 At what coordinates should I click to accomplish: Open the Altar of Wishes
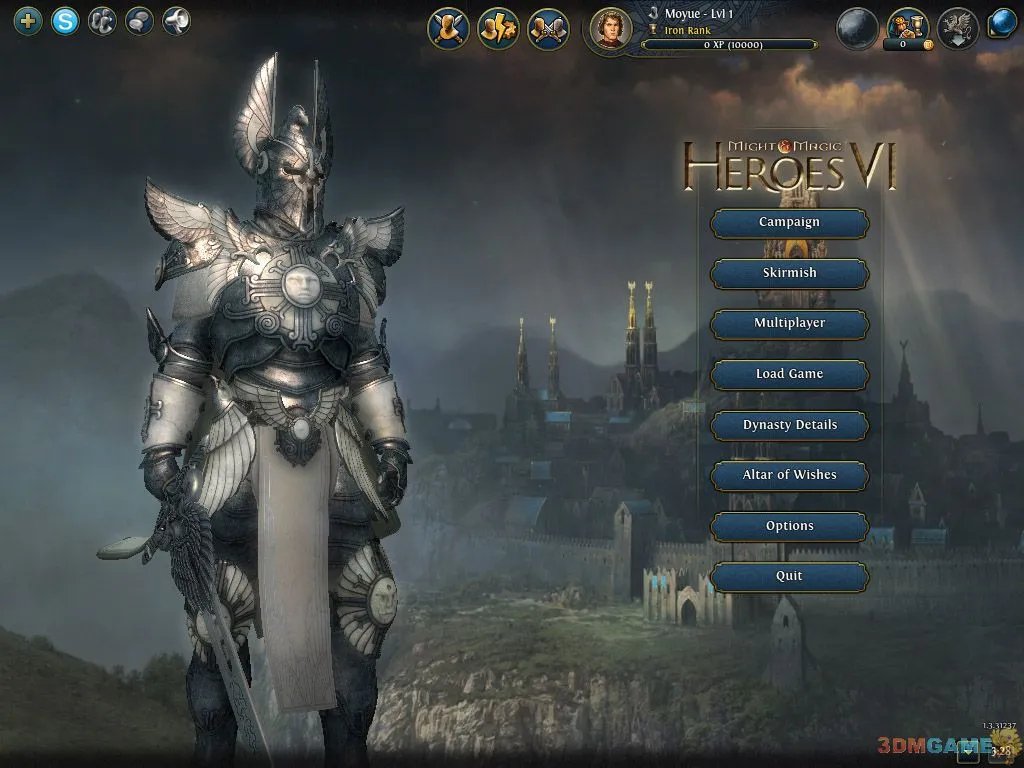789,475
